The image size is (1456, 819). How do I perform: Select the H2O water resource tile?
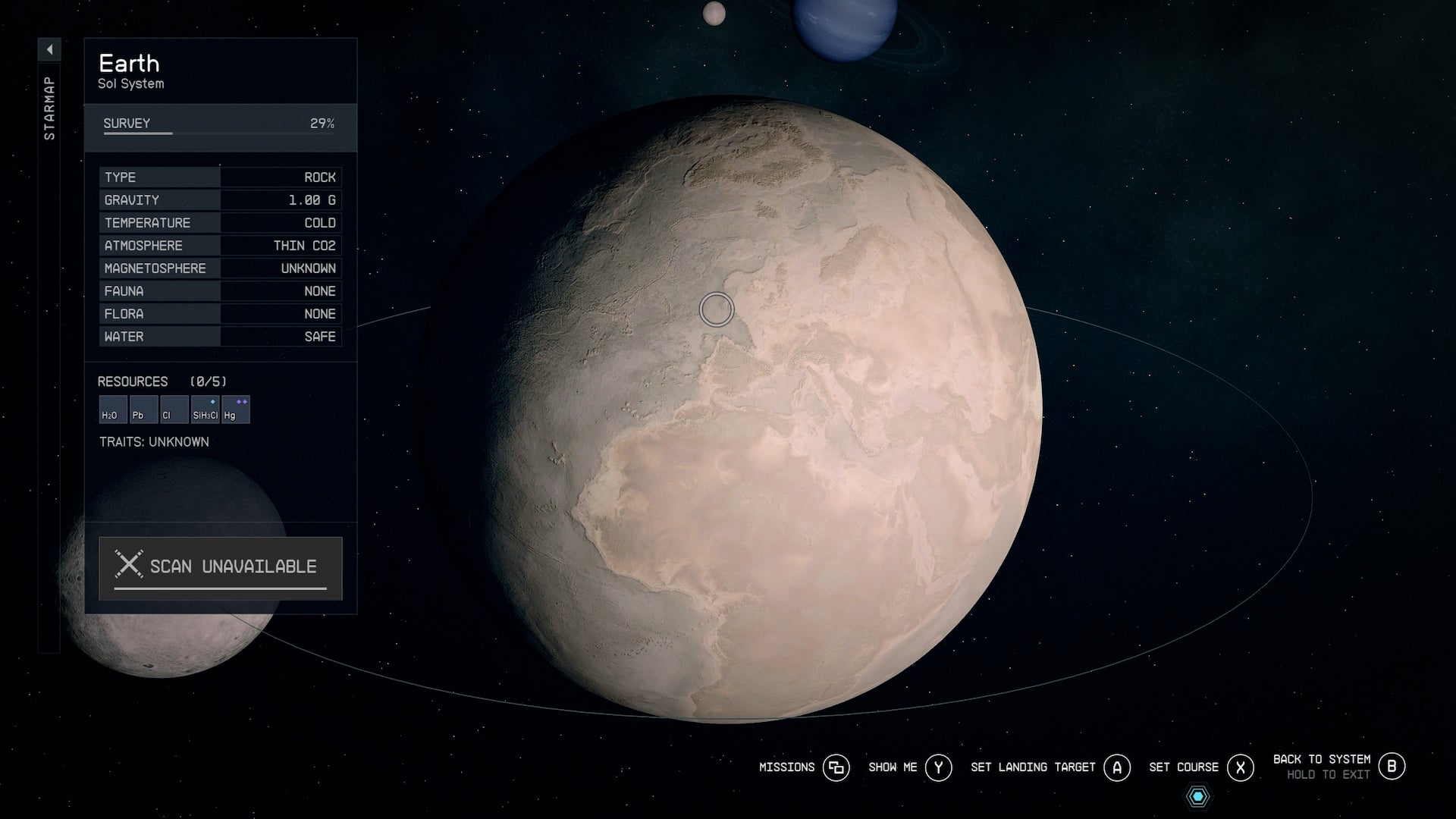pos(113,409)
